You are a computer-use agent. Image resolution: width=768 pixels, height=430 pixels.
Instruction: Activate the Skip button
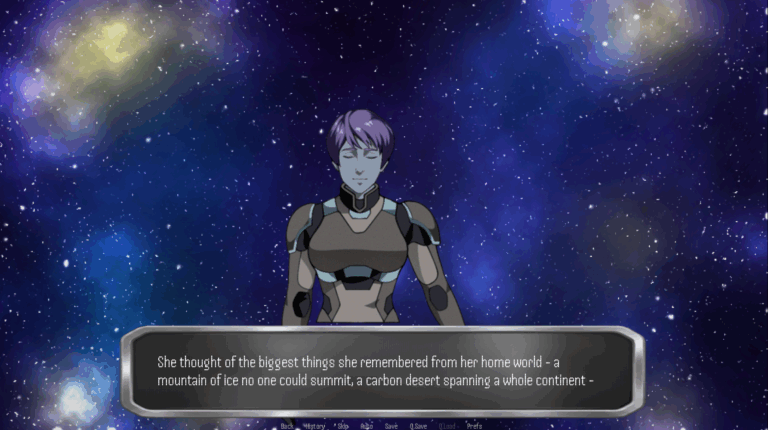pyautogui.click(x=343, y=425)
